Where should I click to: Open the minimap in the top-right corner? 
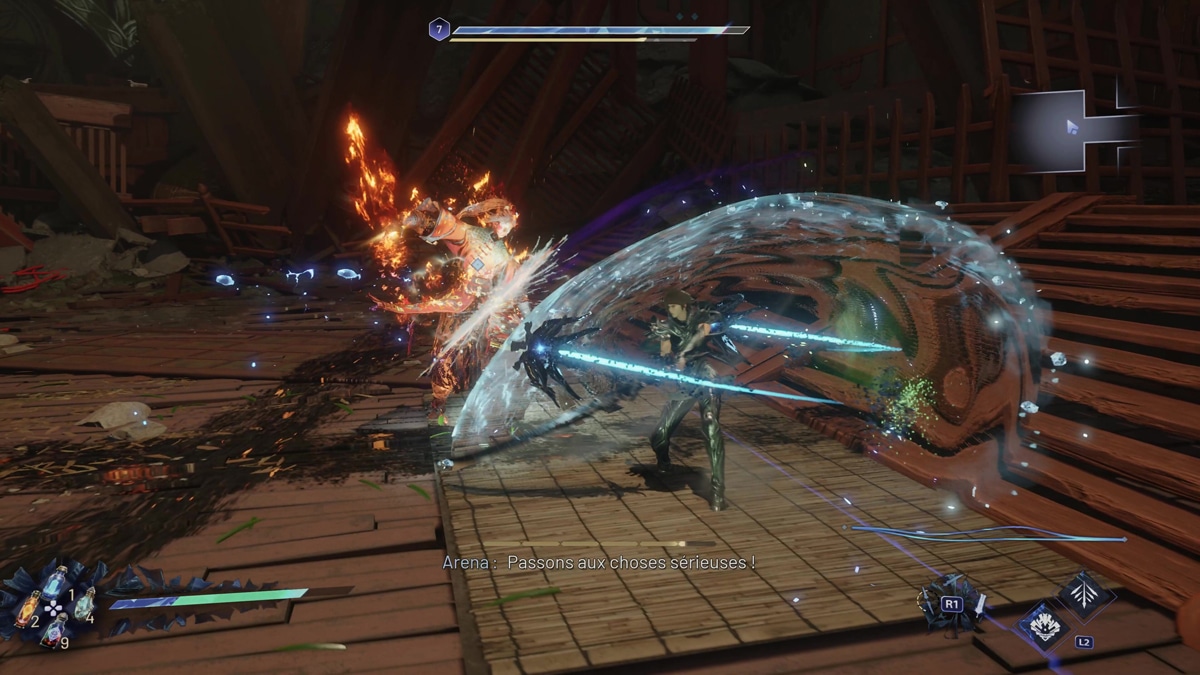click(x=1076, y=127)
